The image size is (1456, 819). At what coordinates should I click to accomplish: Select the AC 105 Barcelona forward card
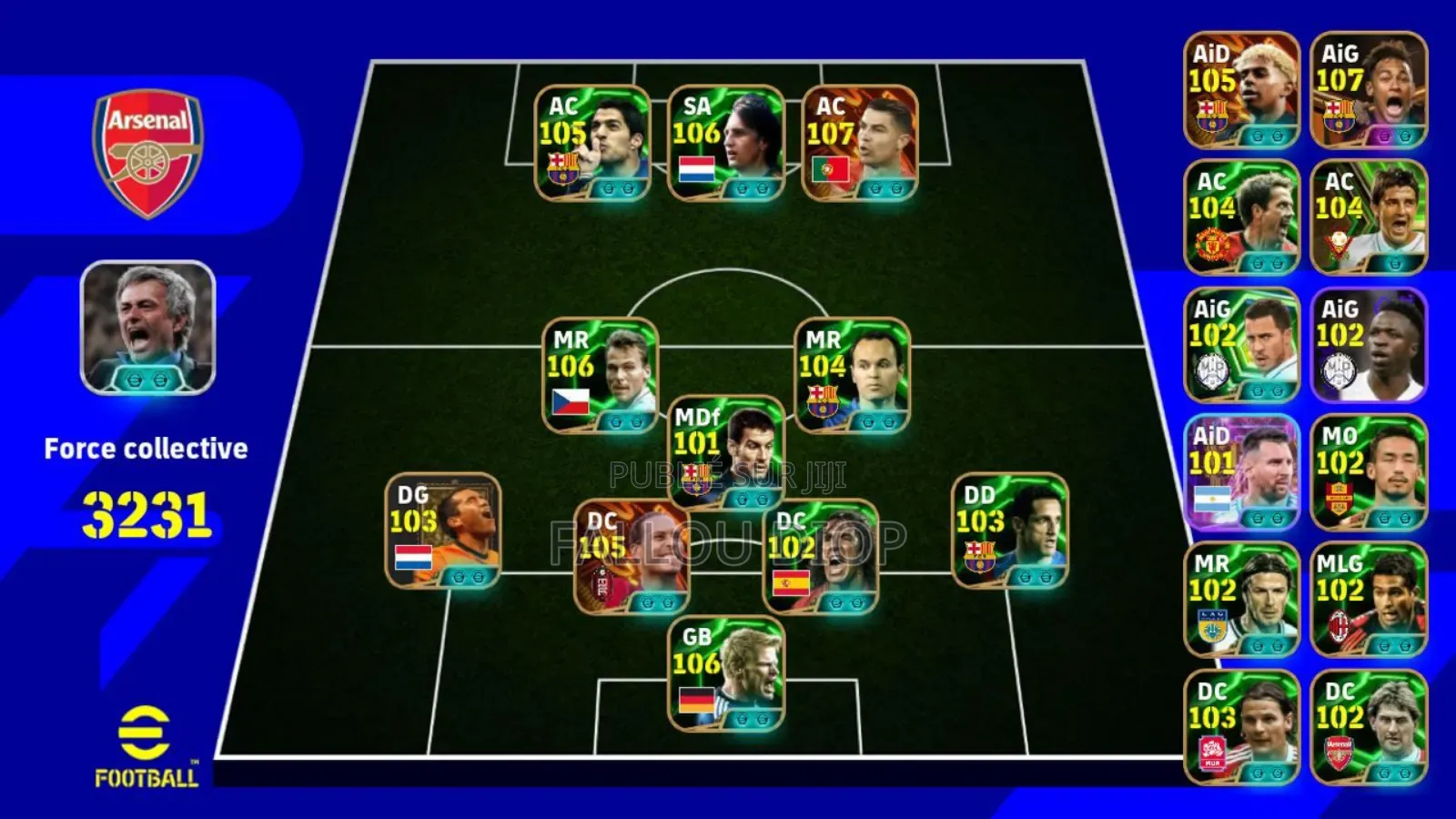coord(591,146)
